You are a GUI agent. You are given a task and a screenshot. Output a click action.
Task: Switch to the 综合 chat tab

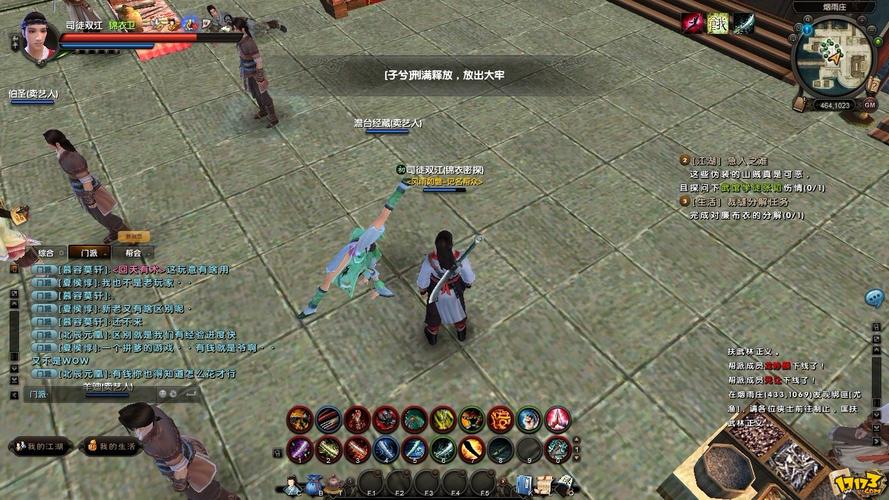click(47, 253)
